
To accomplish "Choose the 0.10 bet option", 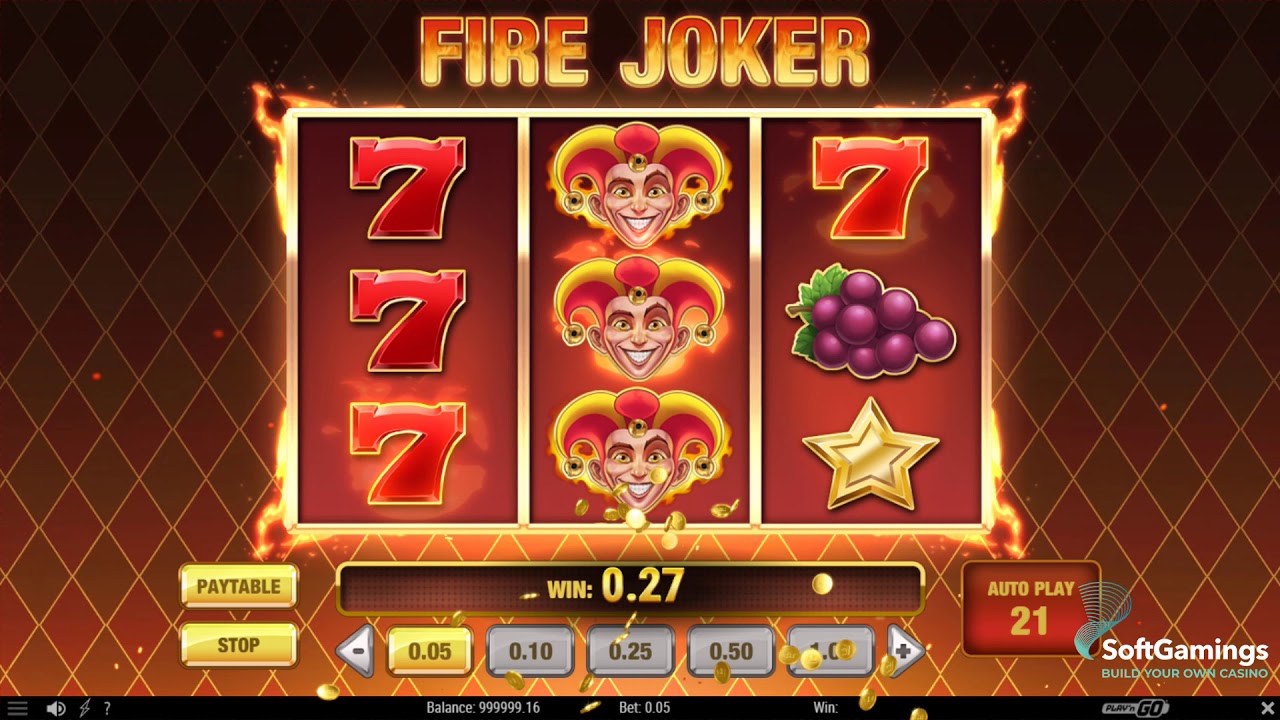I will (x=530, y=651).
